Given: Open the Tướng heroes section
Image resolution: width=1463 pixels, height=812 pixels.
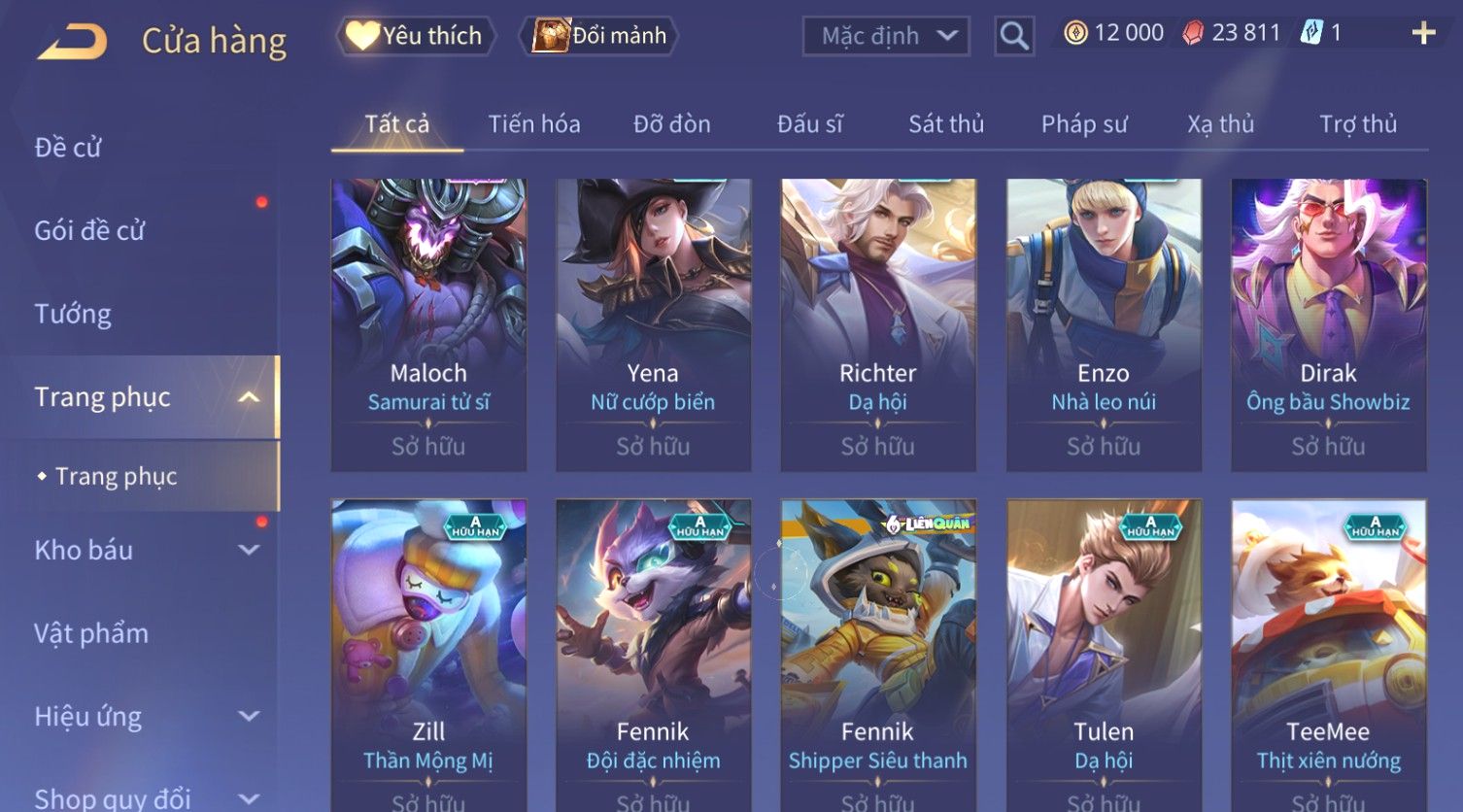Looking at the screenshot, I should (x=73, y=314).
